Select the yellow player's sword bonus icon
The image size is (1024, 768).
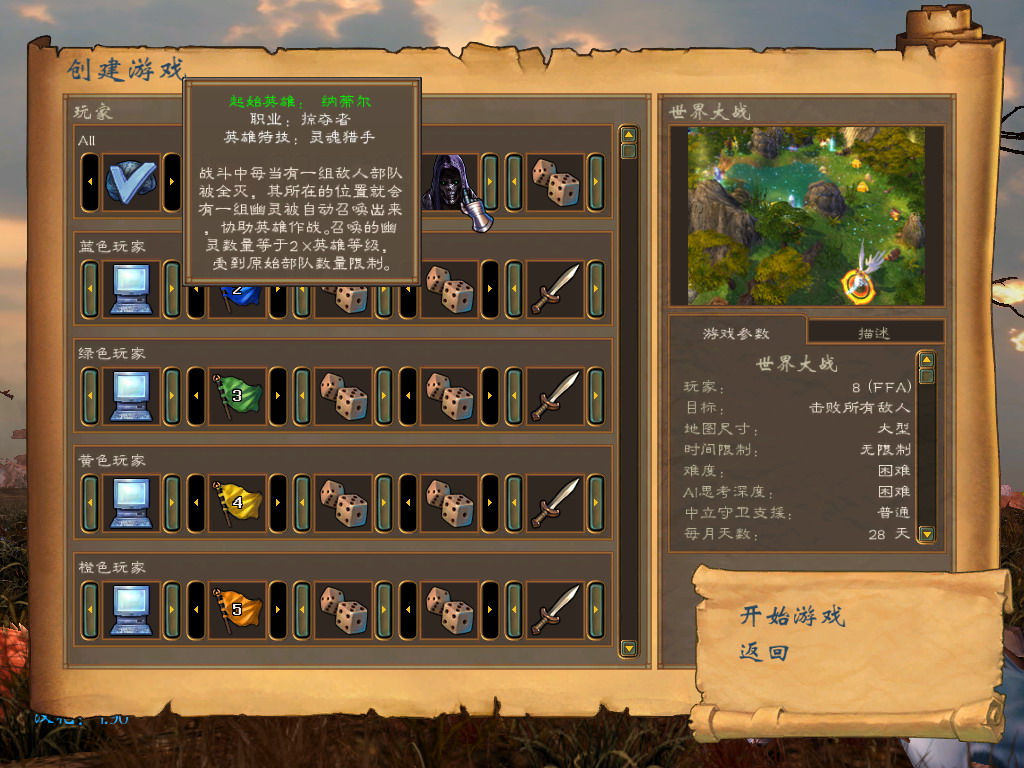[555, 503]
